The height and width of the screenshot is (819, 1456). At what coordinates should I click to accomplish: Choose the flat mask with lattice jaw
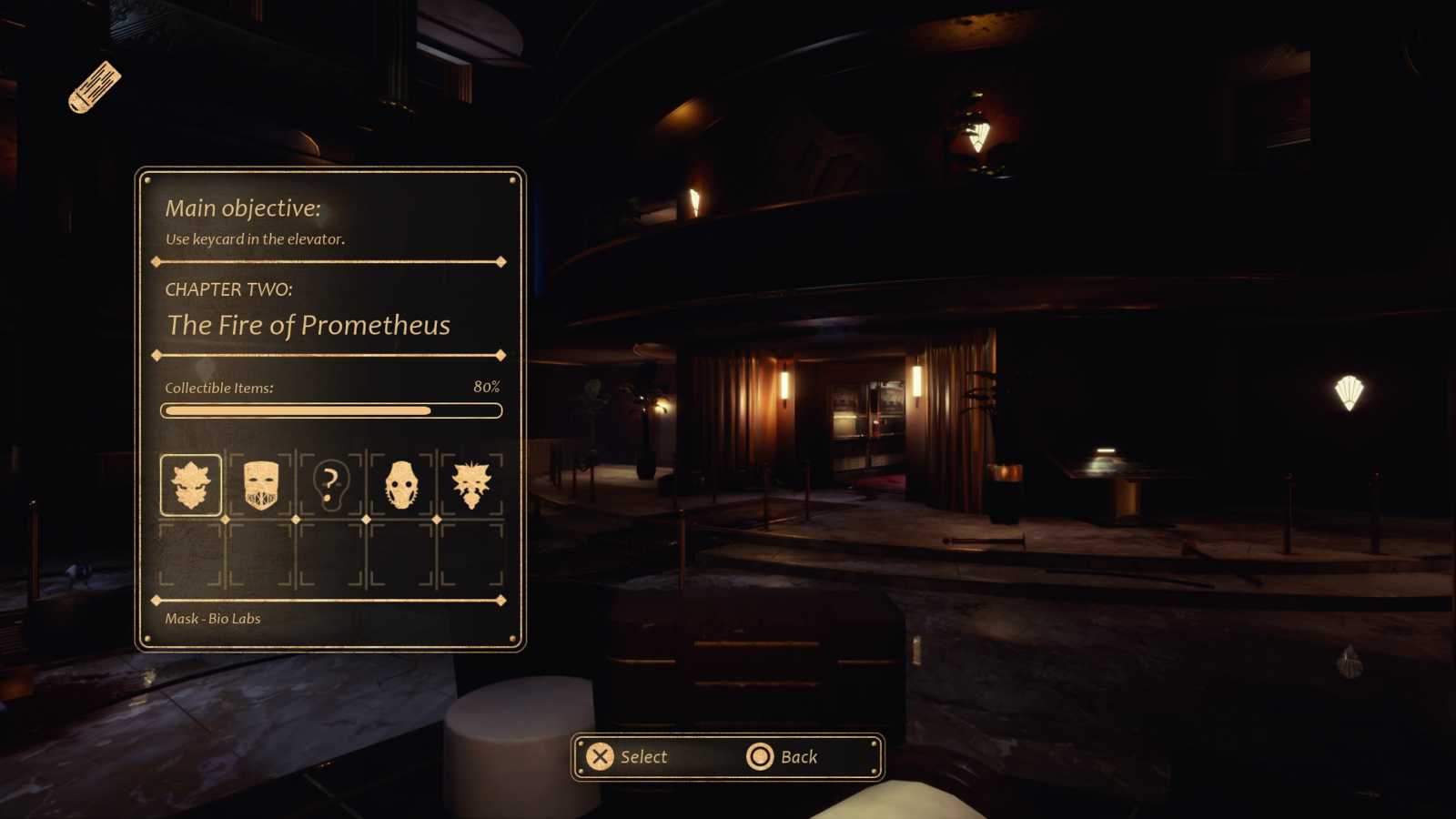click(261, 485)
